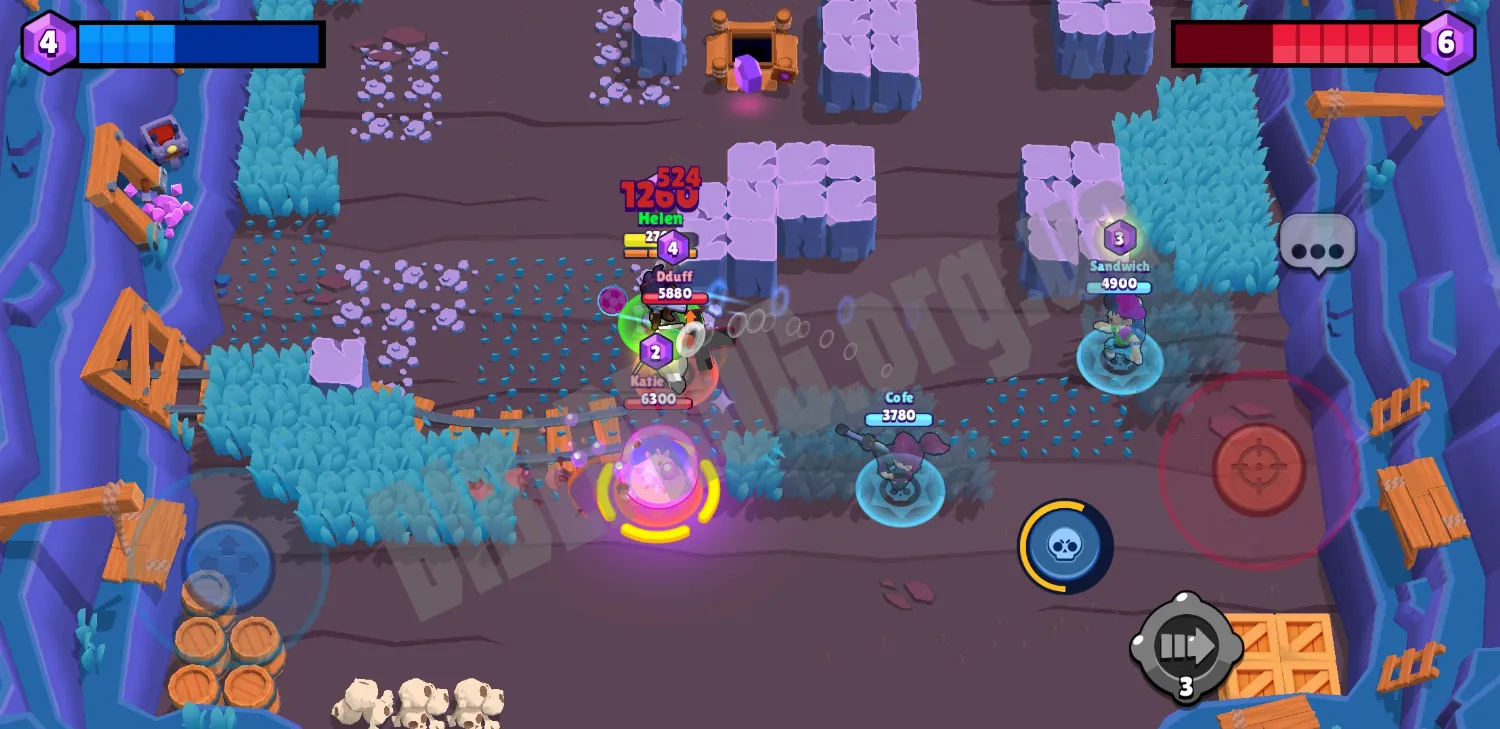1500x729 pixels.
Task: Tap the blue movement joystick
Action: click(x=228, y=566)
